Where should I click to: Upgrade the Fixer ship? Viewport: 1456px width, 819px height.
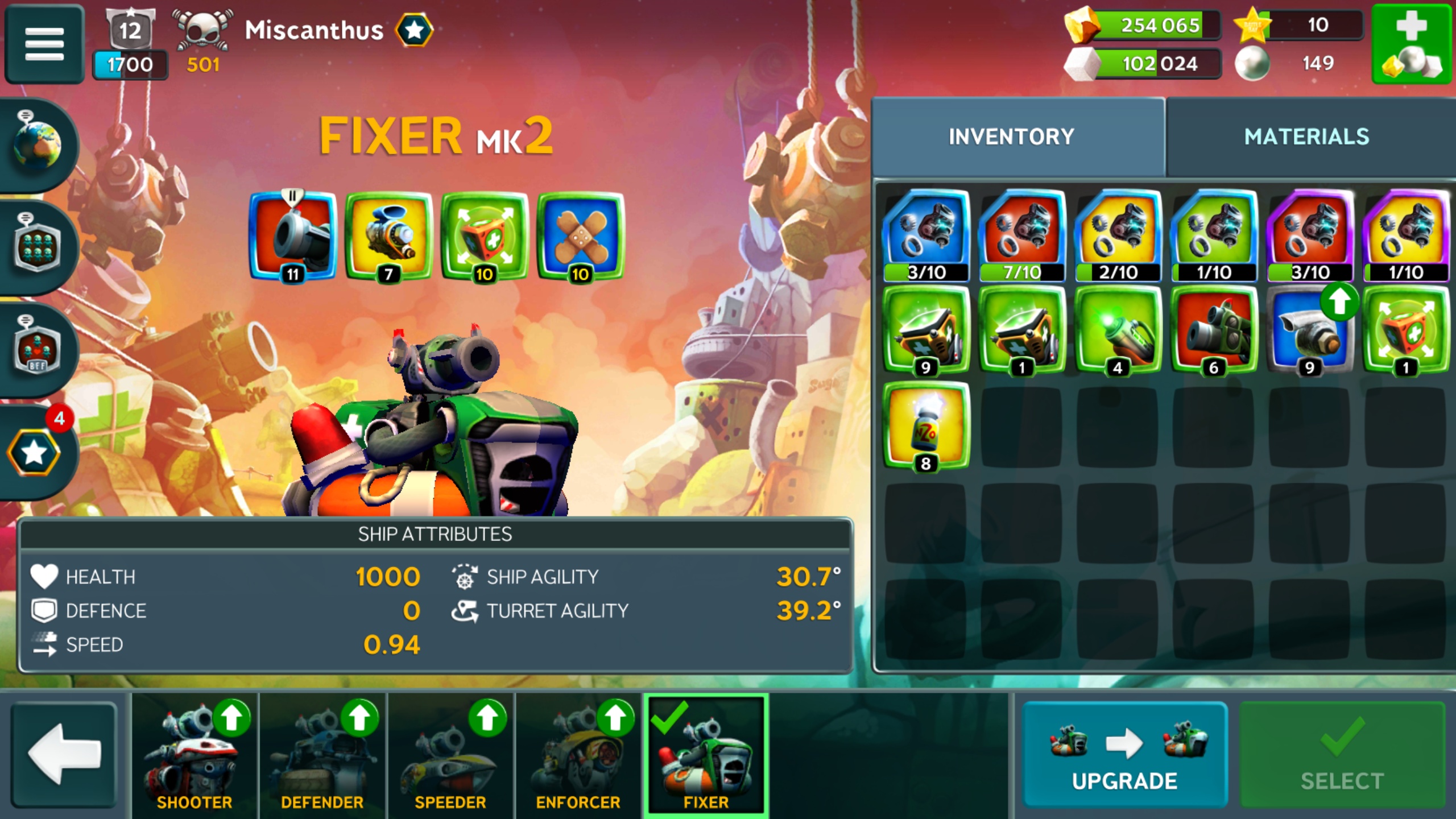tap(1124, 754)
